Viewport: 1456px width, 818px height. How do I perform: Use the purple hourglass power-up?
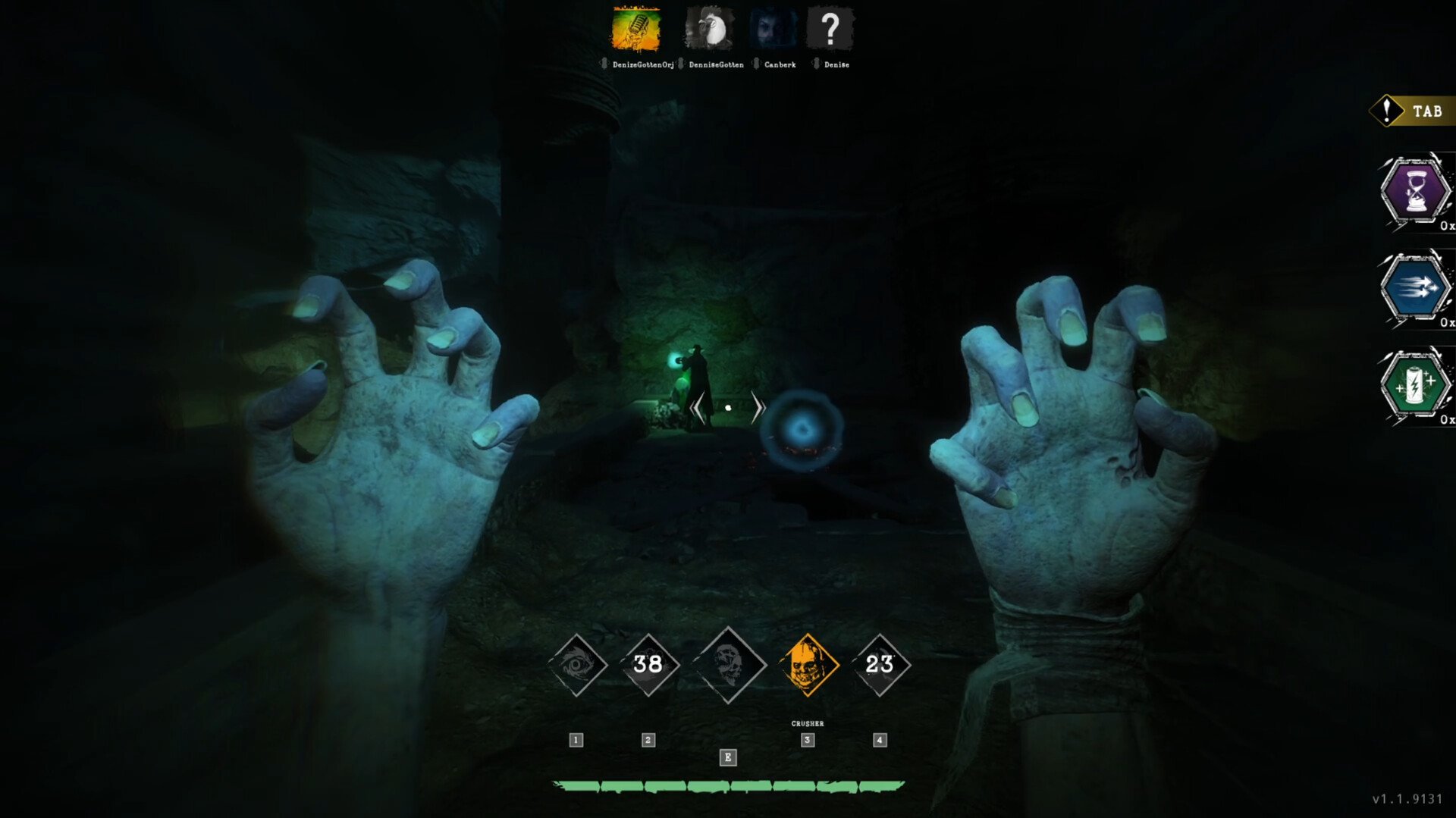pos(1415,191)
